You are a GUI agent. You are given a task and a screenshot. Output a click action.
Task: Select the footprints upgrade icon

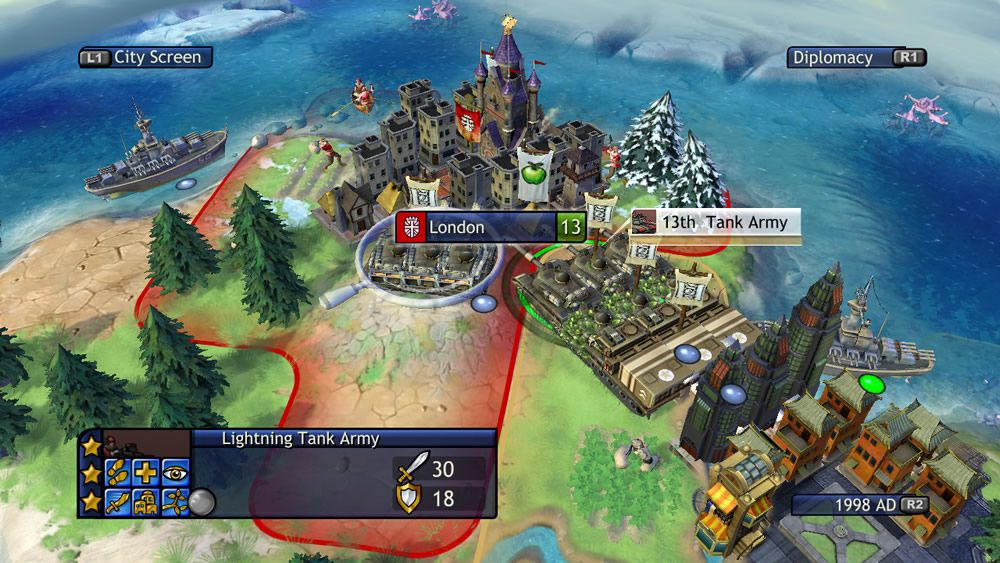click(x=118, y=470)
